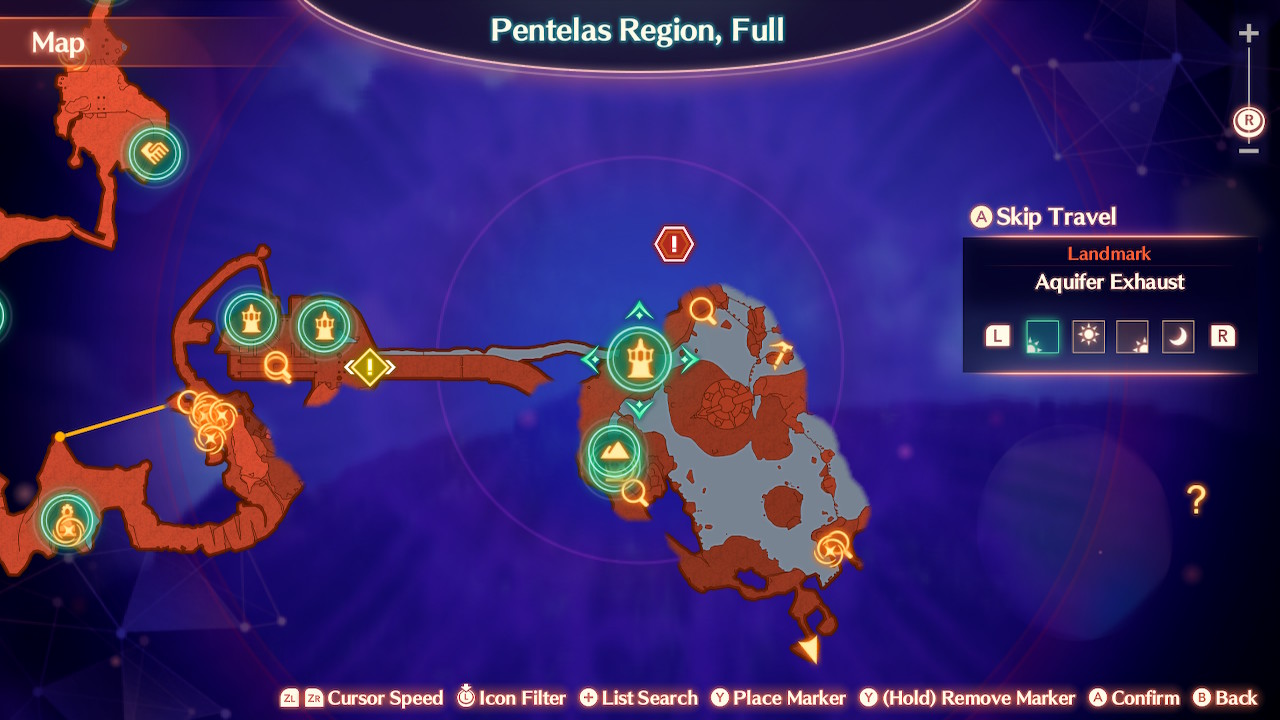
Task: Switch to the daytime sun toggle
Action: [1088, 337]
